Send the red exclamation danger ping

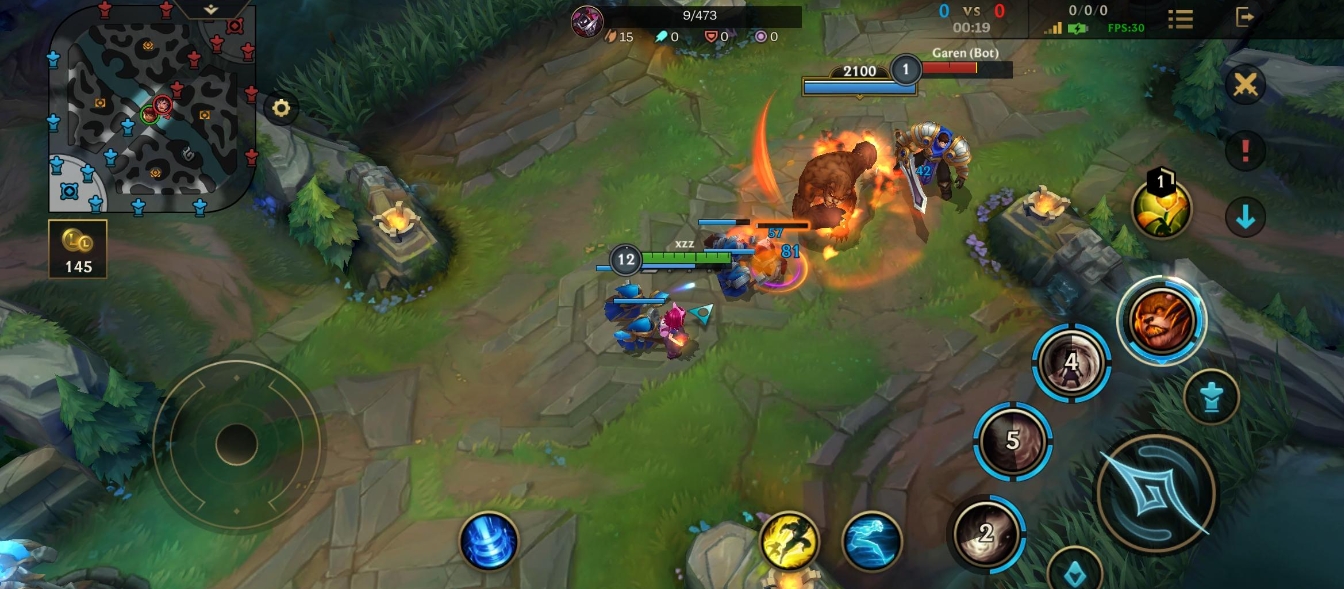coord(1246,151)
